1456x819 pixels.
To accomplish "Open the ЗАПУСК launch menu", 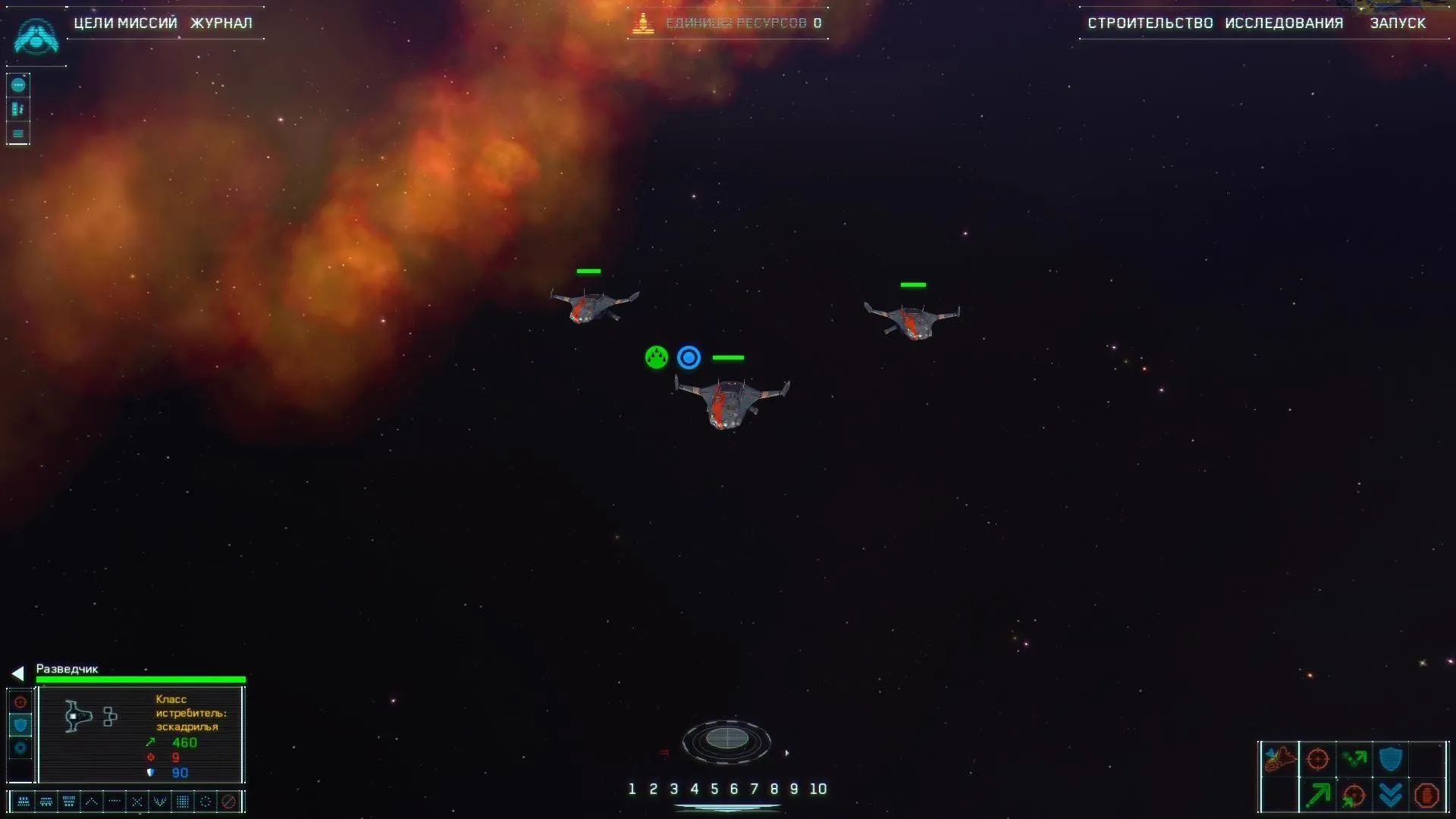I will [1398, 23].
